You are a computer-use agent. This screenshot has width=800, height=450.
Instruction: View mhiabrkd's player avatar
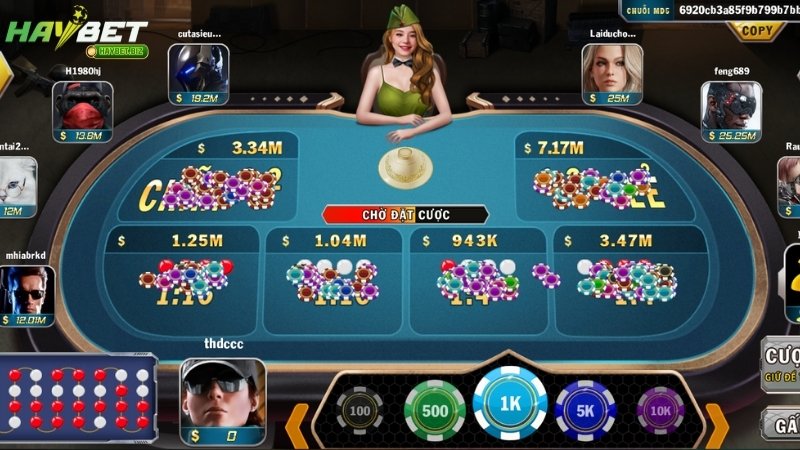pyautogui.click(x=27, y=289)
